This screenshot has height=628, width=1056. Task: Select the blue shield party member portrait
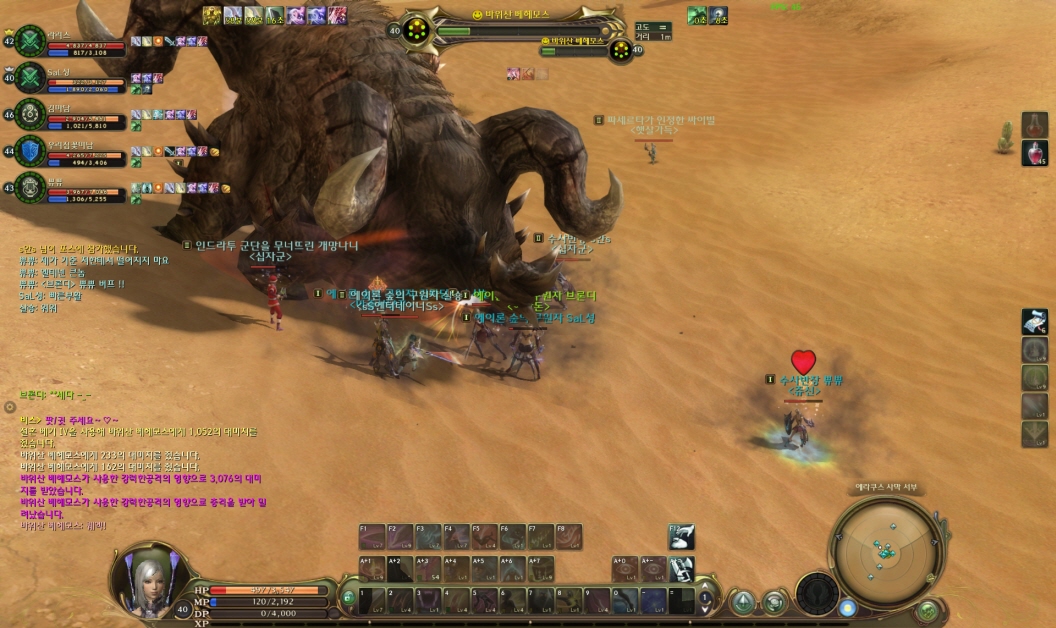point(30,151)
